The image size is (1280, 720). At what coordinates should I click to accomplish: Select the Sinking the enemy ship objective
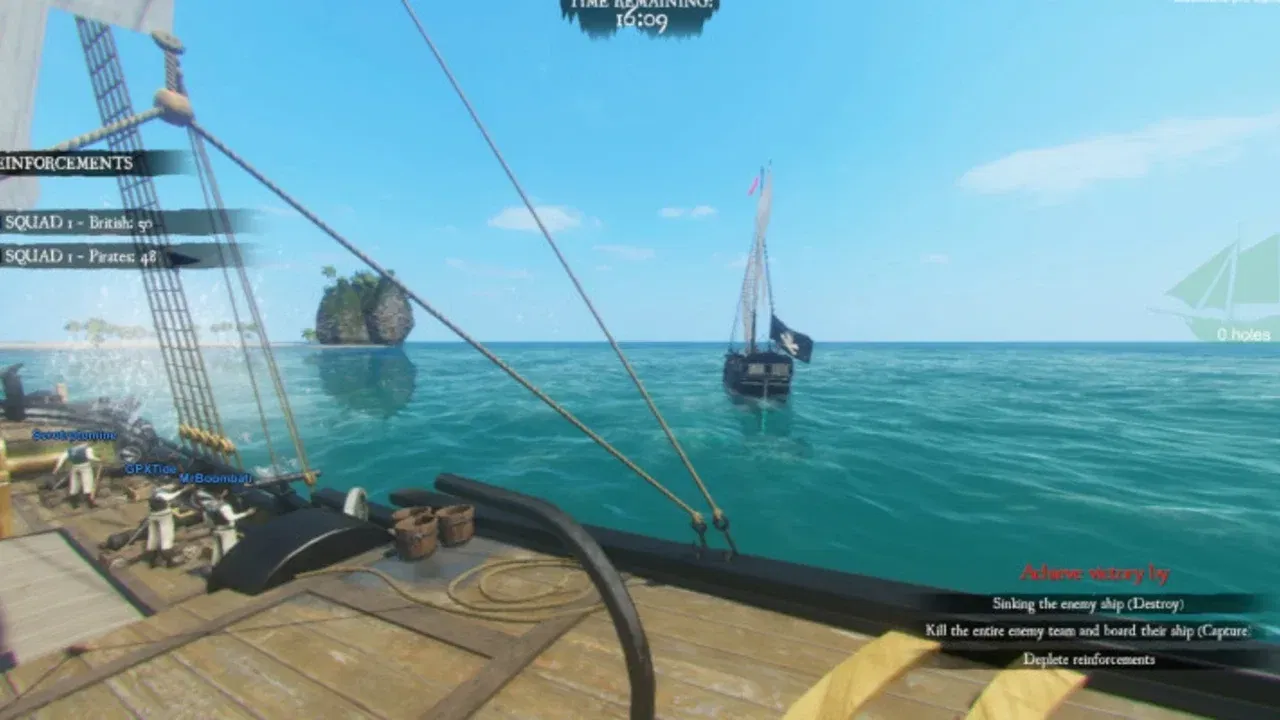[x=1088, y=604]
